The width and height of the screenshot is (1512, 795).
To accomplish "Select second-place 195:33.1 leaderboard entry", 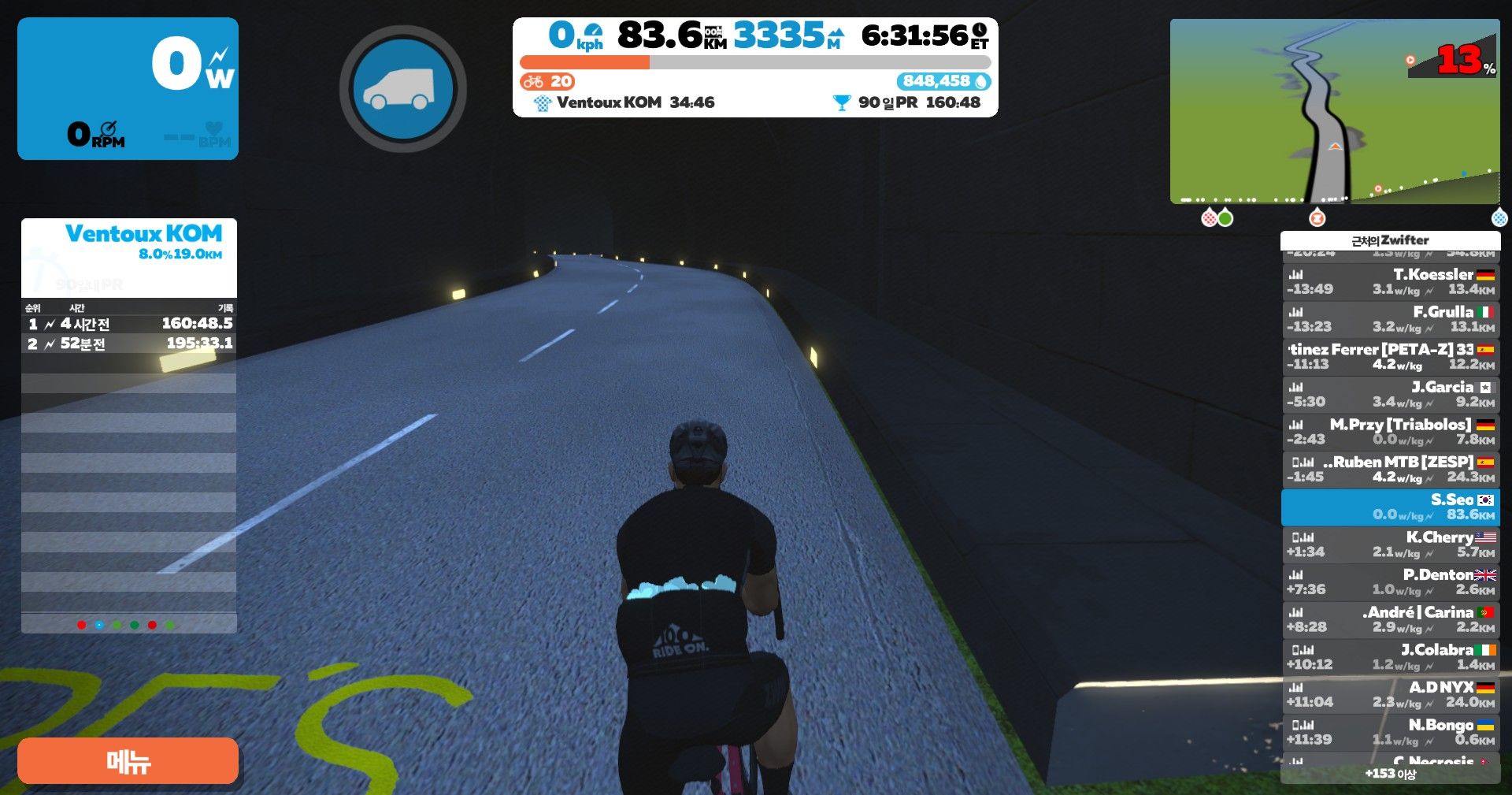I will click(129, 344).
